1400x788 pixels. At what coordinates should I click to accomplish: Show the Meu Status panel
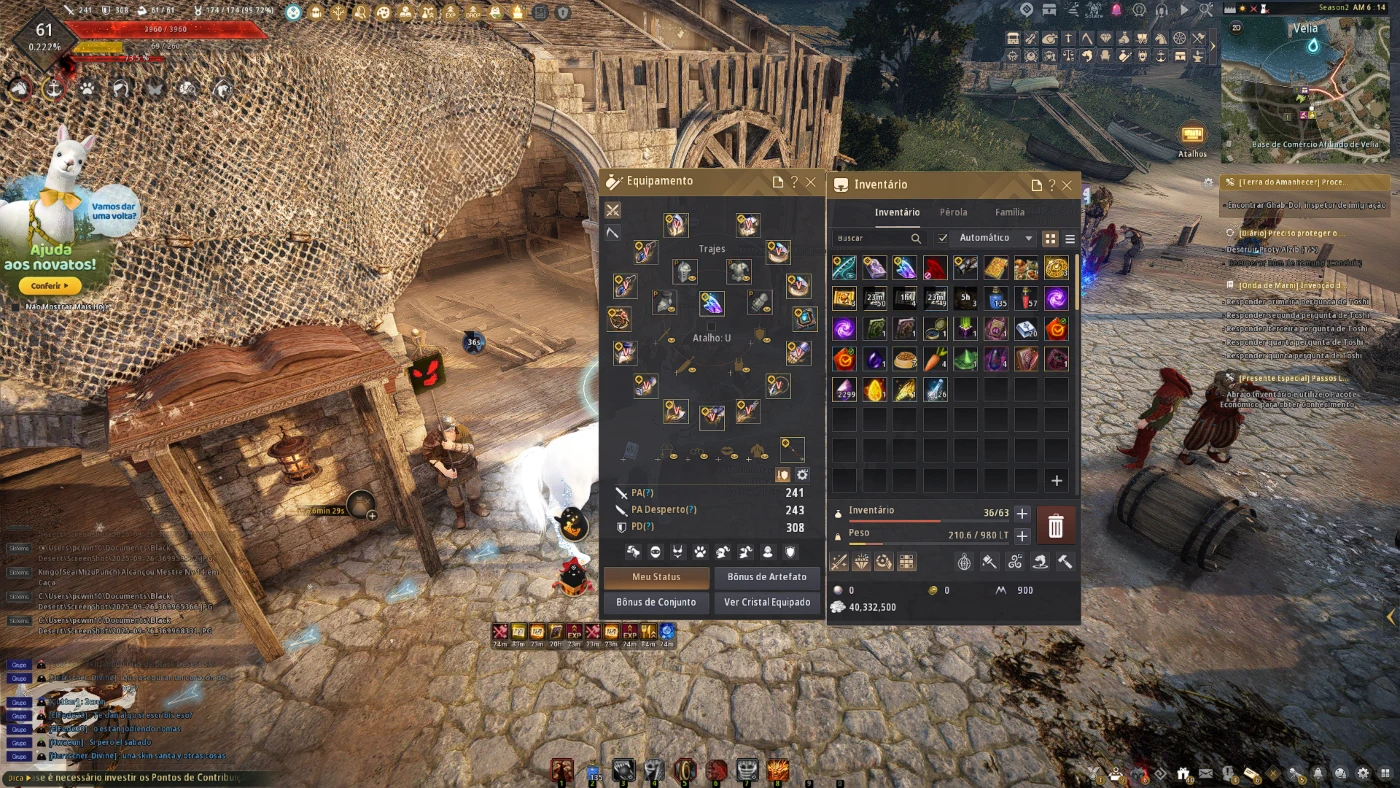click(x=656, y=578)
